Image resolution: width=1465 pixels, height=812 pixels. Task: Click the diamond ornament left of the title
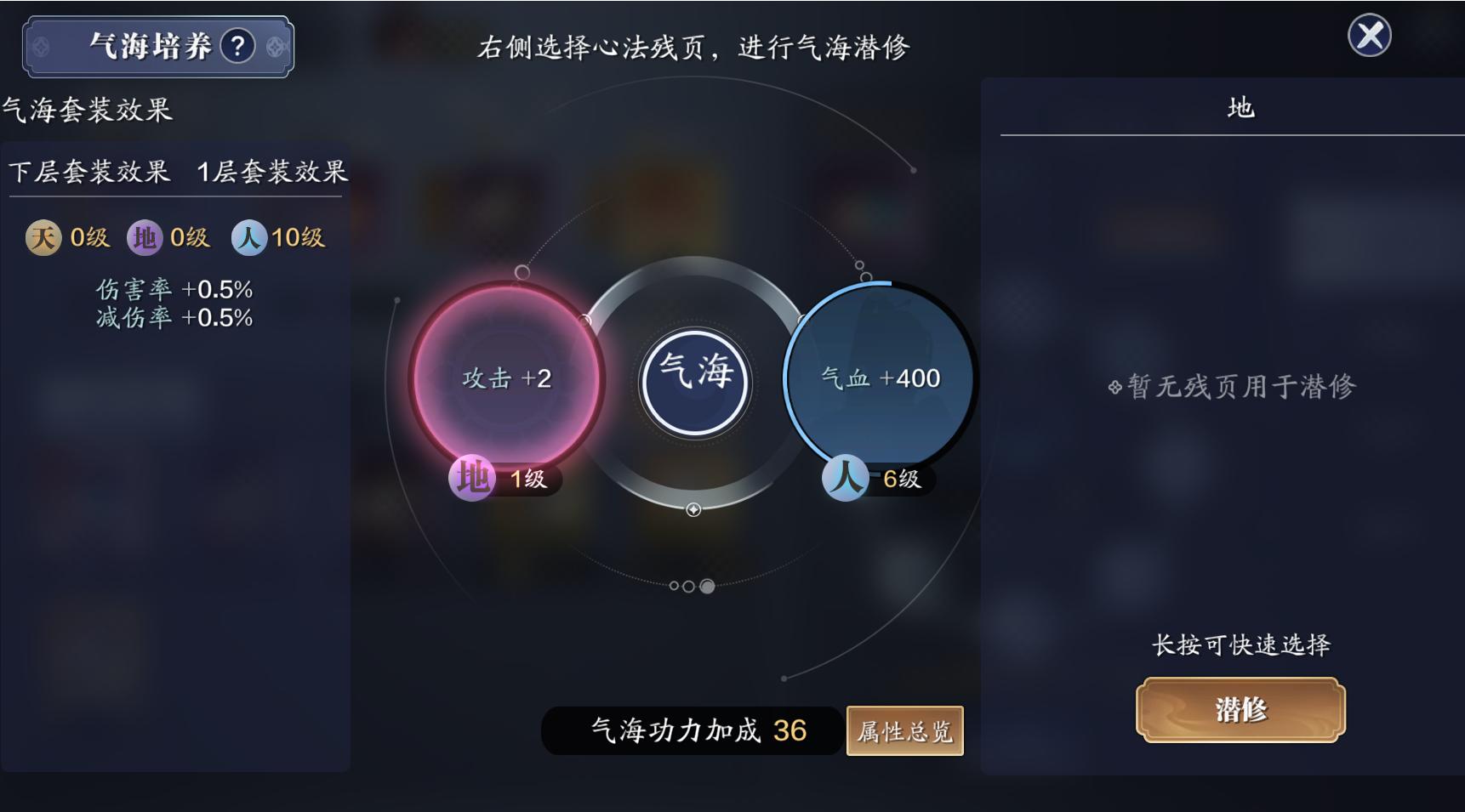click(42, 48)
